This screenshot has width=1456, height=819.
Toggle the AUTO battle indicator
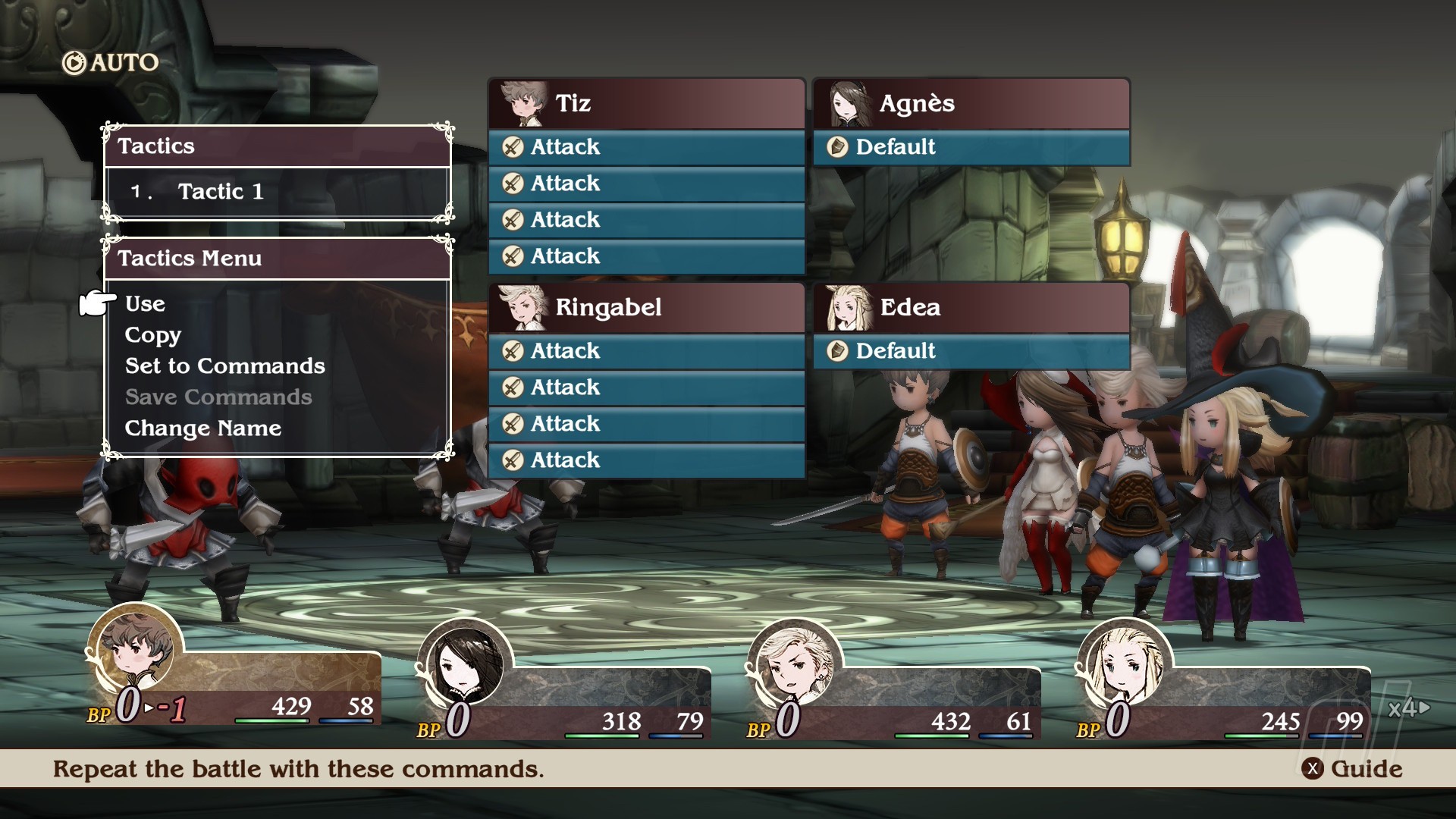pyautogui.click(x=111, y=63)
